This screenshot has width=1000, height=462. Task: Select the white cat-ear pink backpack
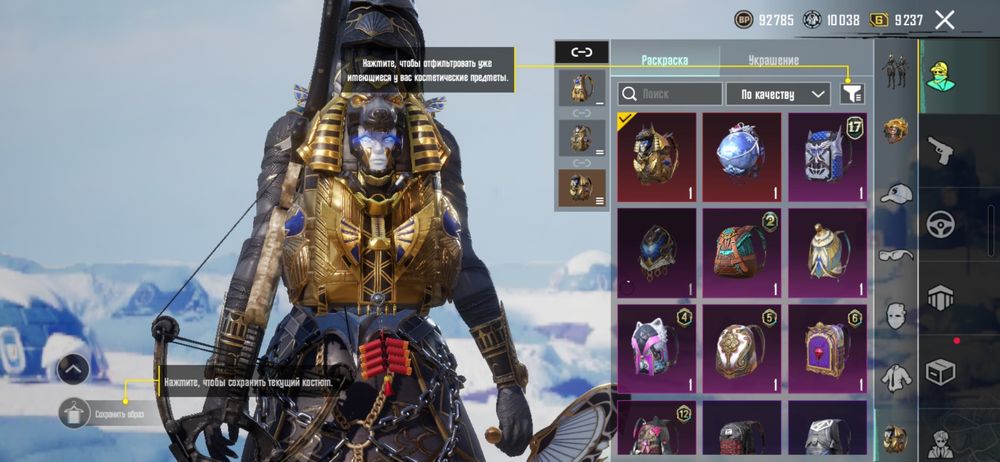coord(656,348)
